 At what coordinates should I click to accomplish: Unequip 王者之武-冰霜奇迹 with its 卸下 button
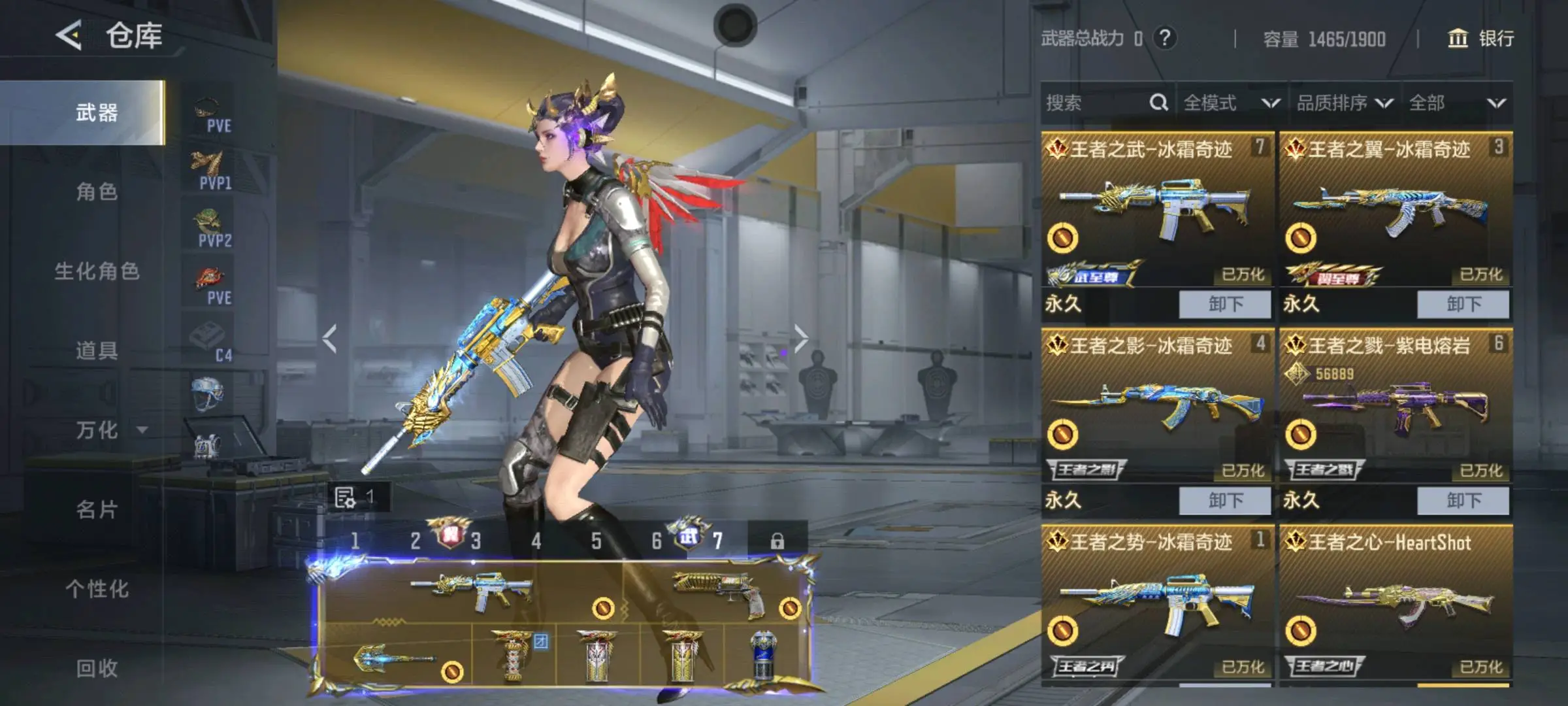point(1224,304)
